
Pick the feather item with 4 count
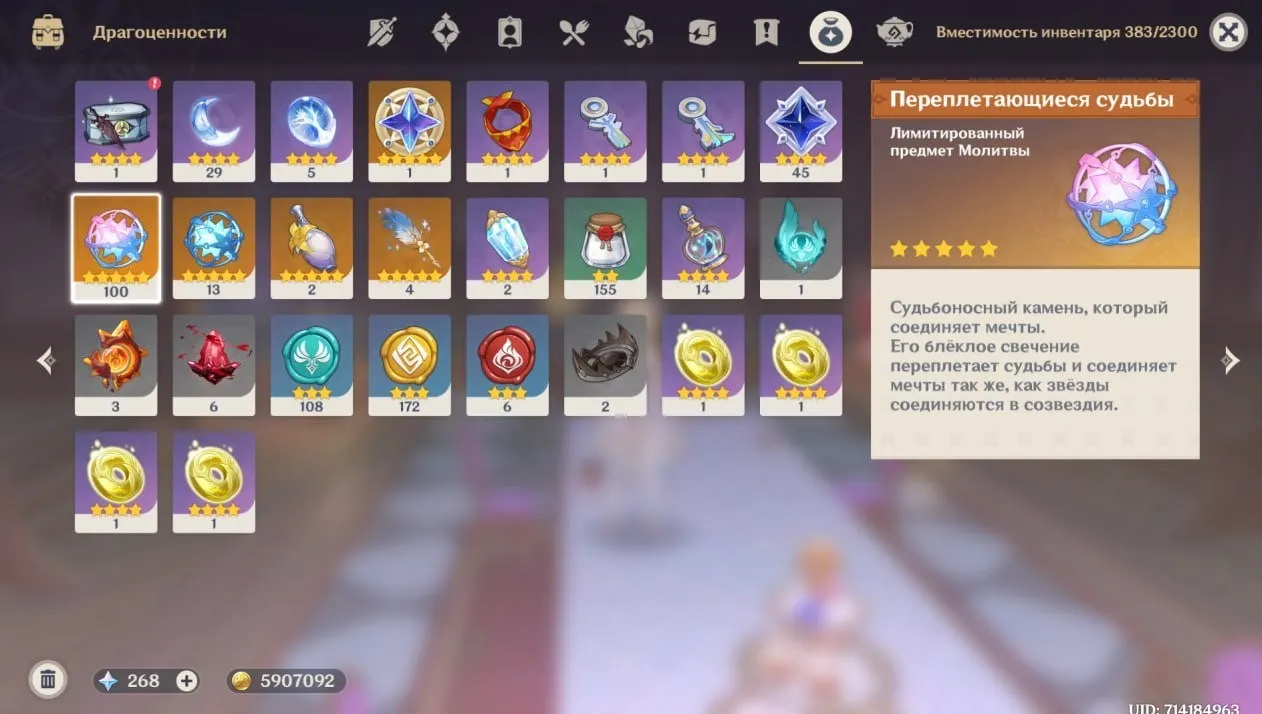(410, 247)
